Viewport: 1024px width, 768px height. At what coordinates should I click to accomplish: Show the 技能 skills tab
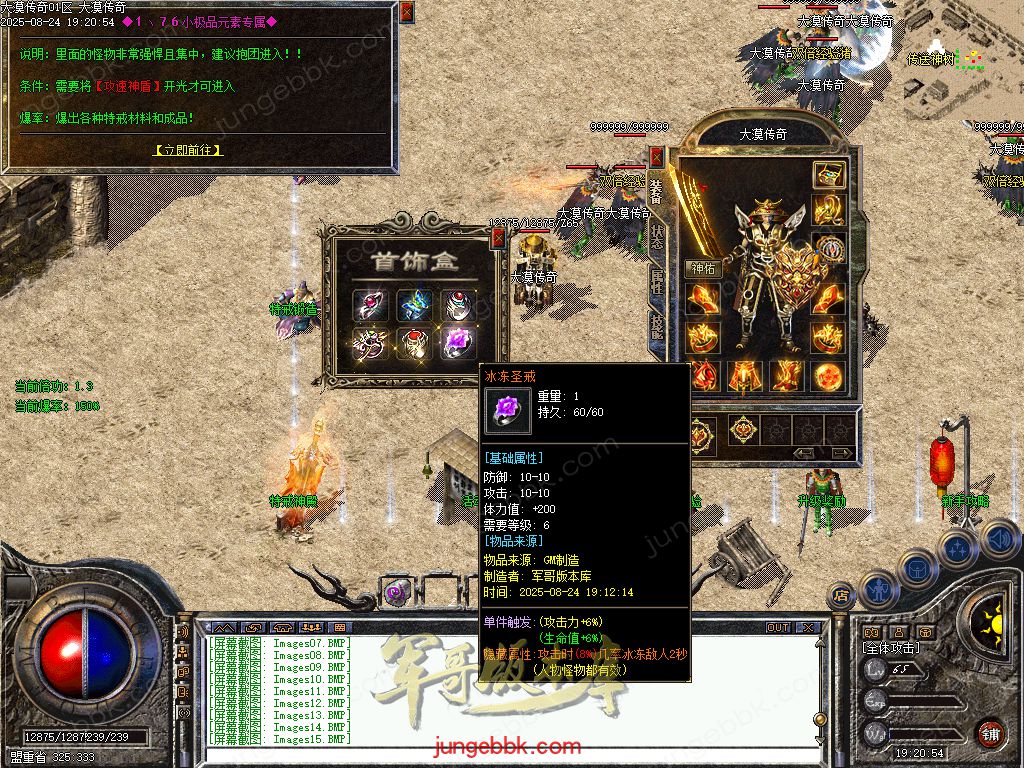click(x=657, y=326)
